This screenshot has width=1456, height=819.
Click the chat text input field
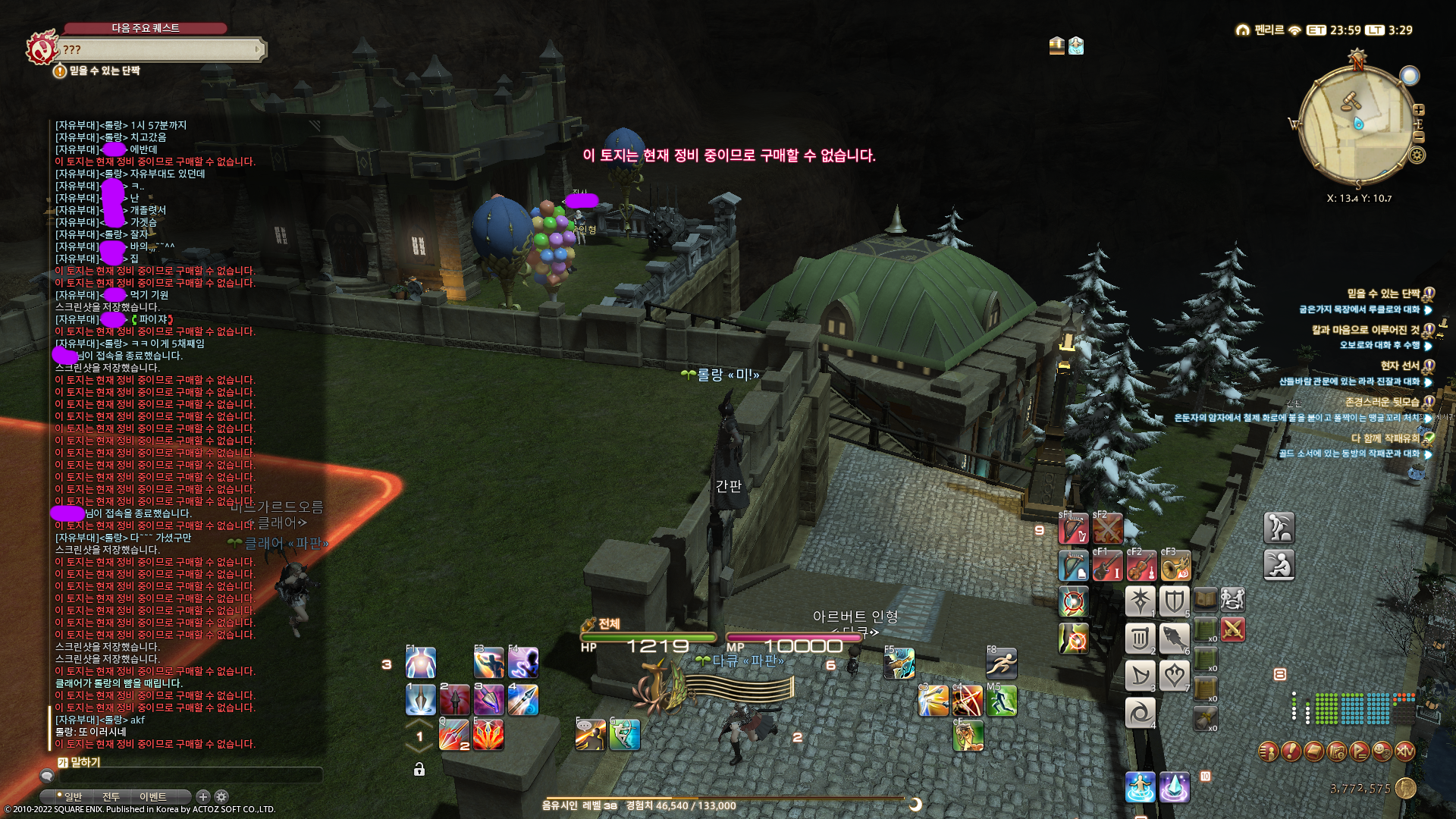pos(190,776)
